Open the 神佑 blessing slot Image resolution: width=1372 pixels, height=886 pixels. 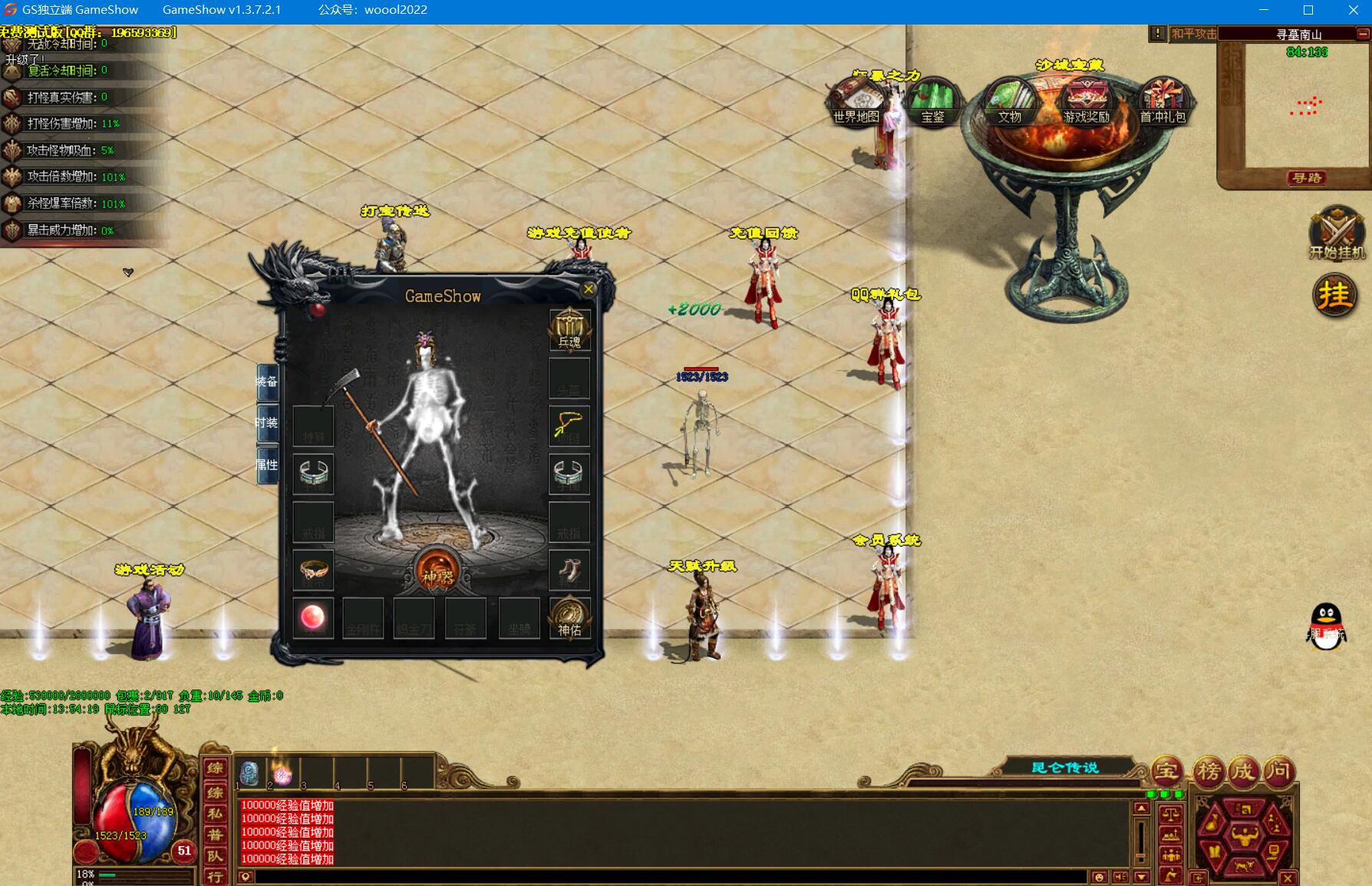[x=569, y=619]
